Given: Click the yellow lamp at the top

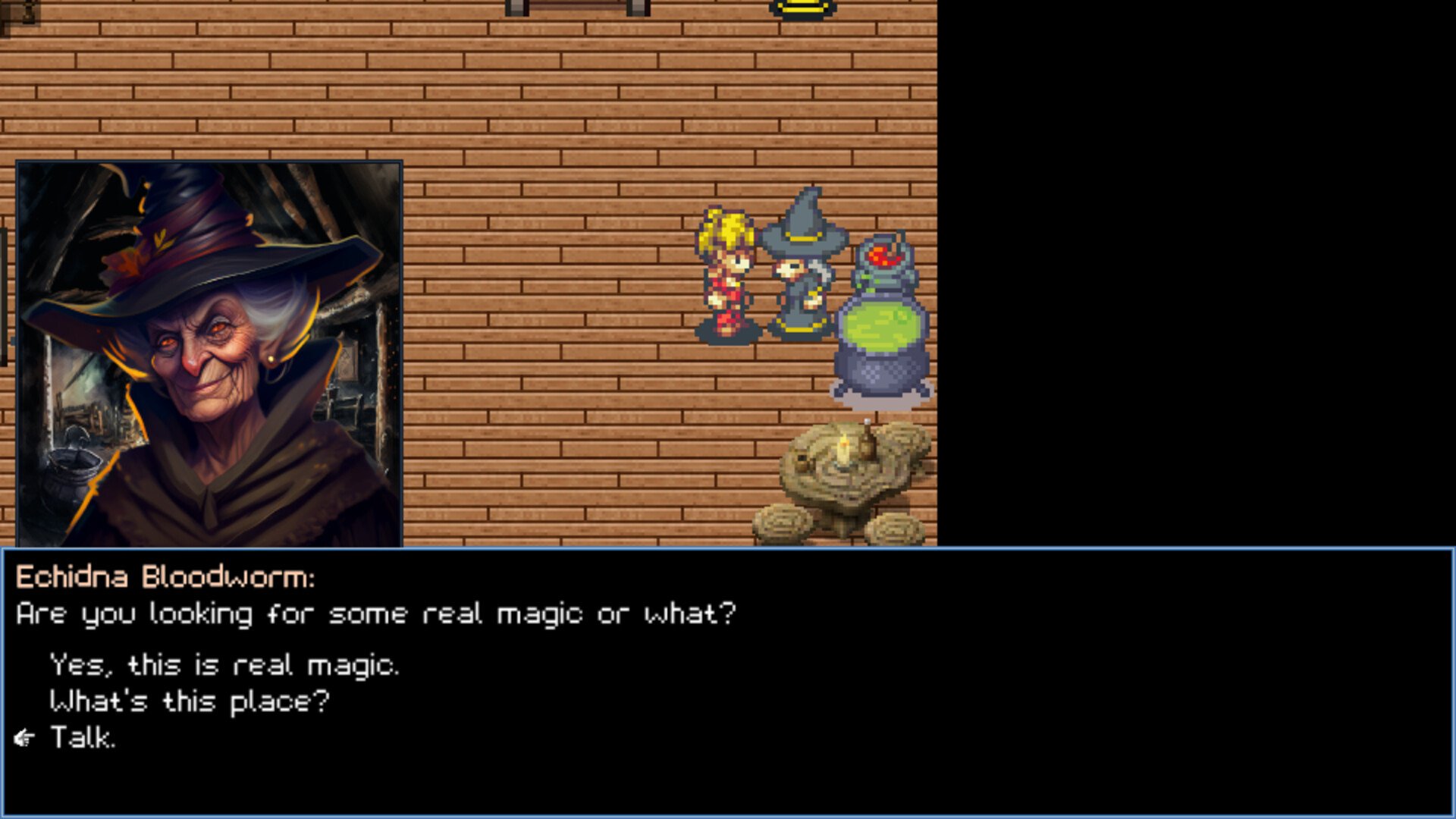Looking at the screenshot, I should [x=800, y=8].
